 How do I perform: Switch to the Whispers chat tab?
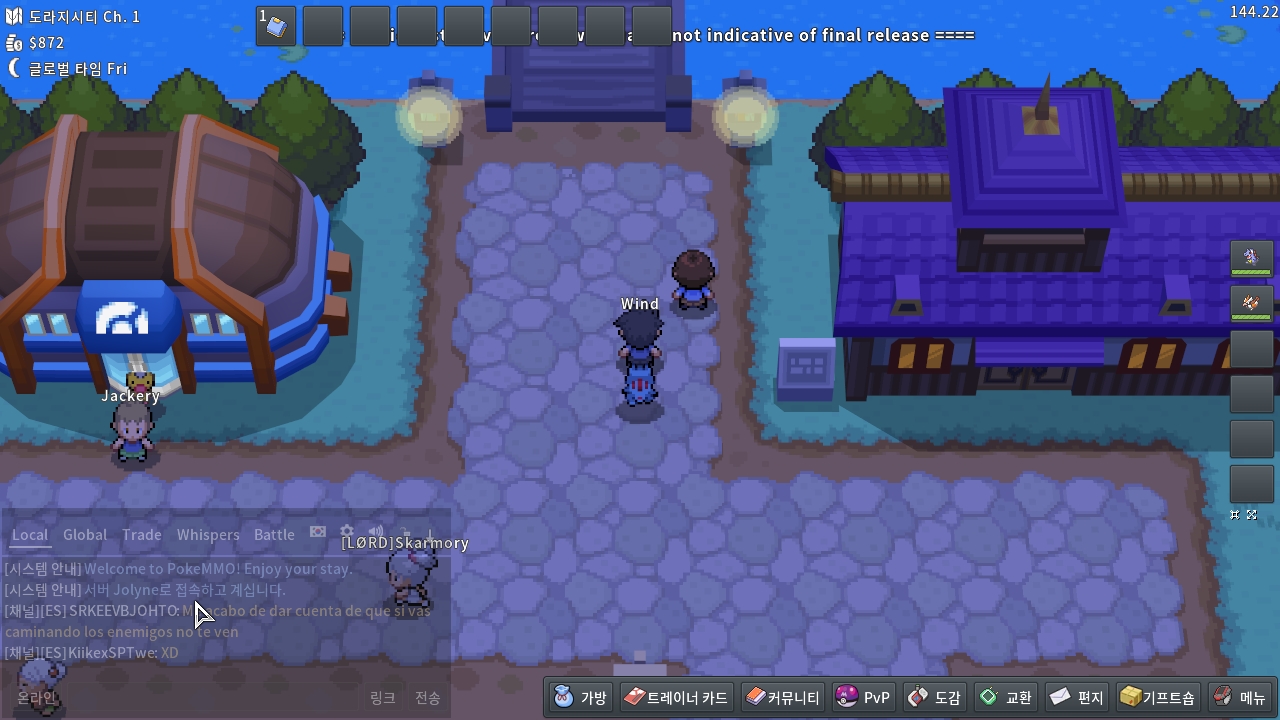[x=208, y=535]
